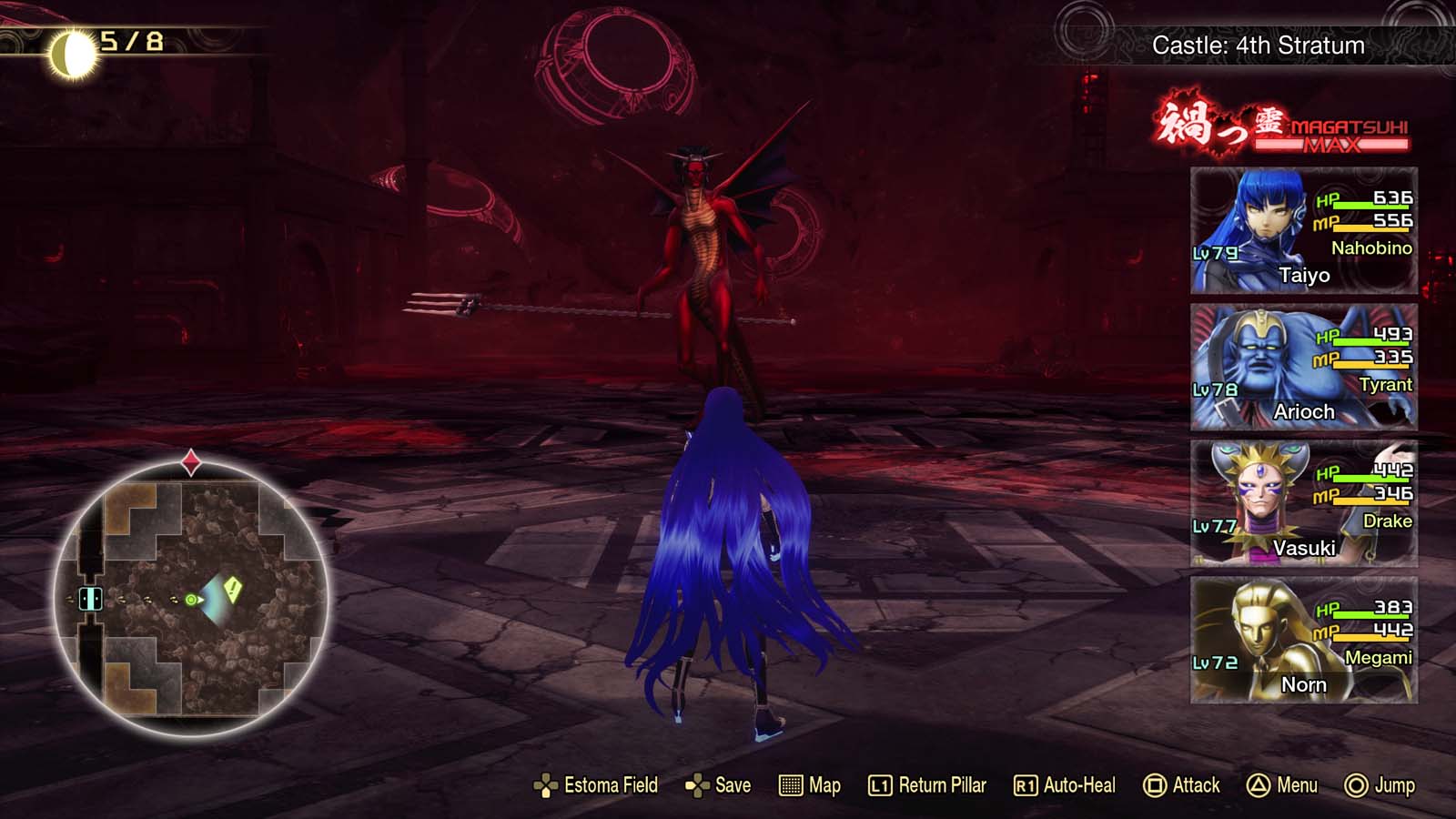Screen dimensions: 1456x819
Task: Select Vasuki's Drake party panel
Action: coord(1301,503)
